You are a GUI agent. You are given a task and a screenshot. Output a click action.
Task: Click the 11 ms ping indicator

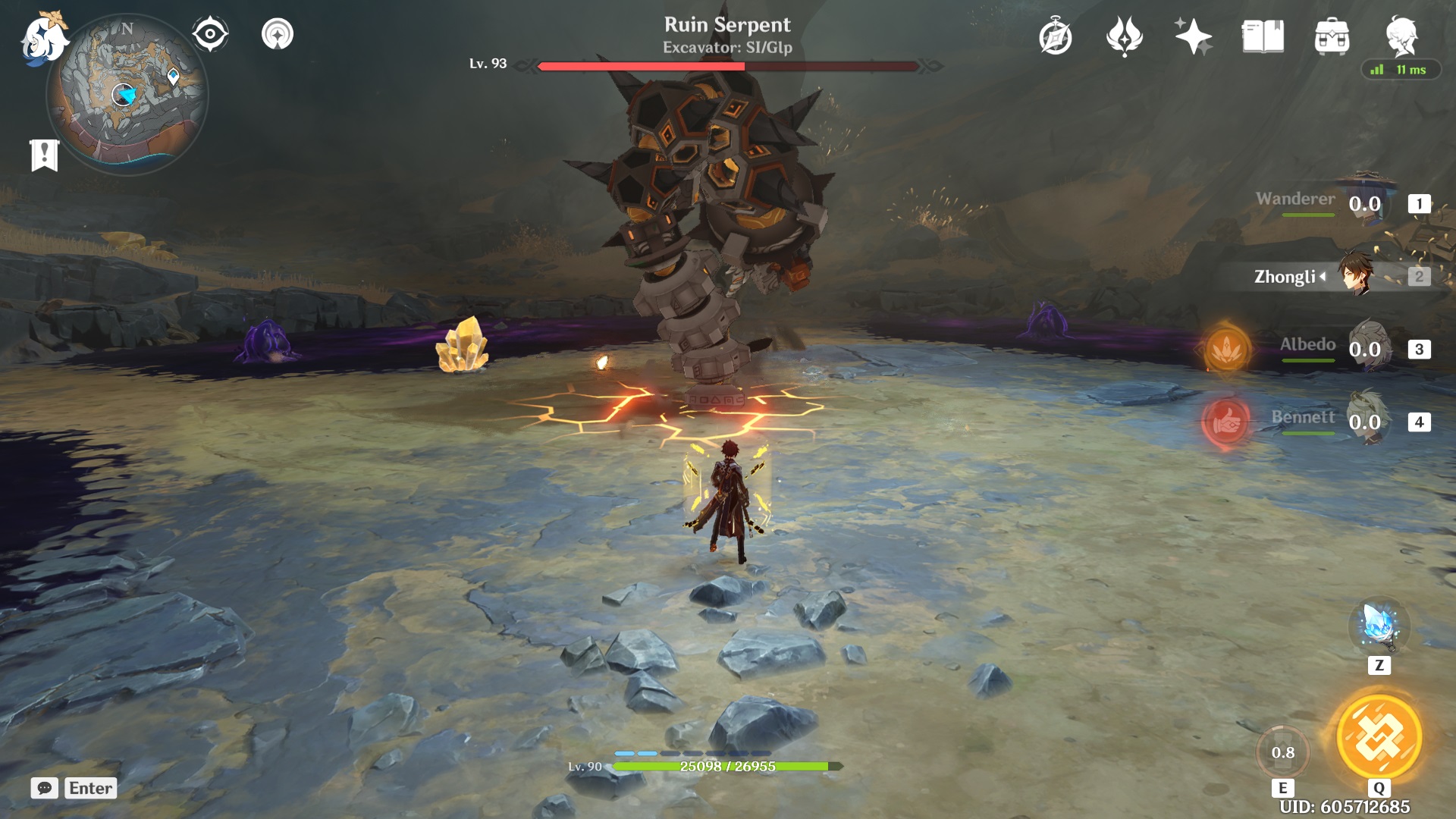pyautogui.click(x=1399, y=68)
